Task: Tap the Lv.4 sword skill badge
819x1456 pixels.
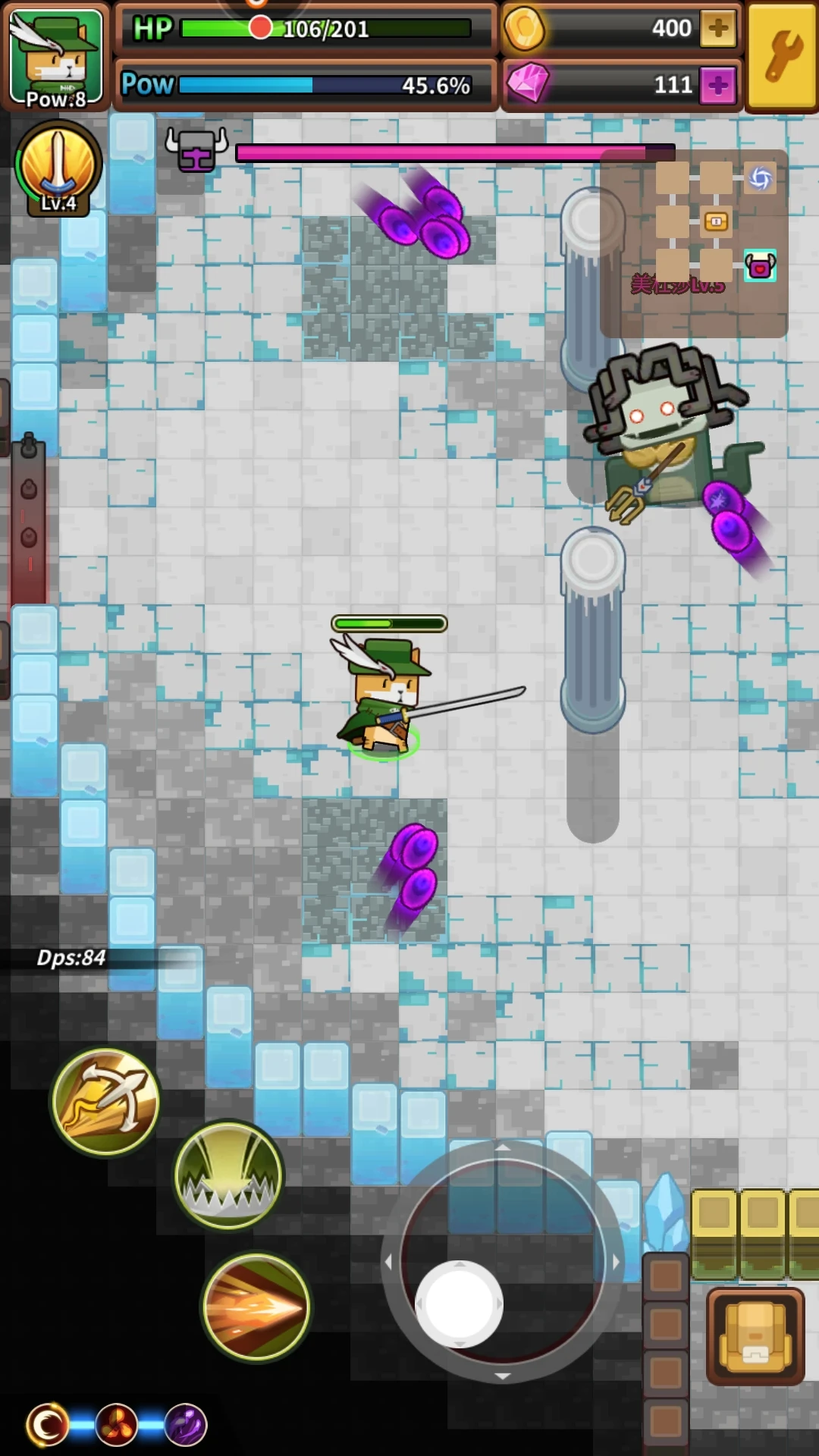Action: point(58,168)
